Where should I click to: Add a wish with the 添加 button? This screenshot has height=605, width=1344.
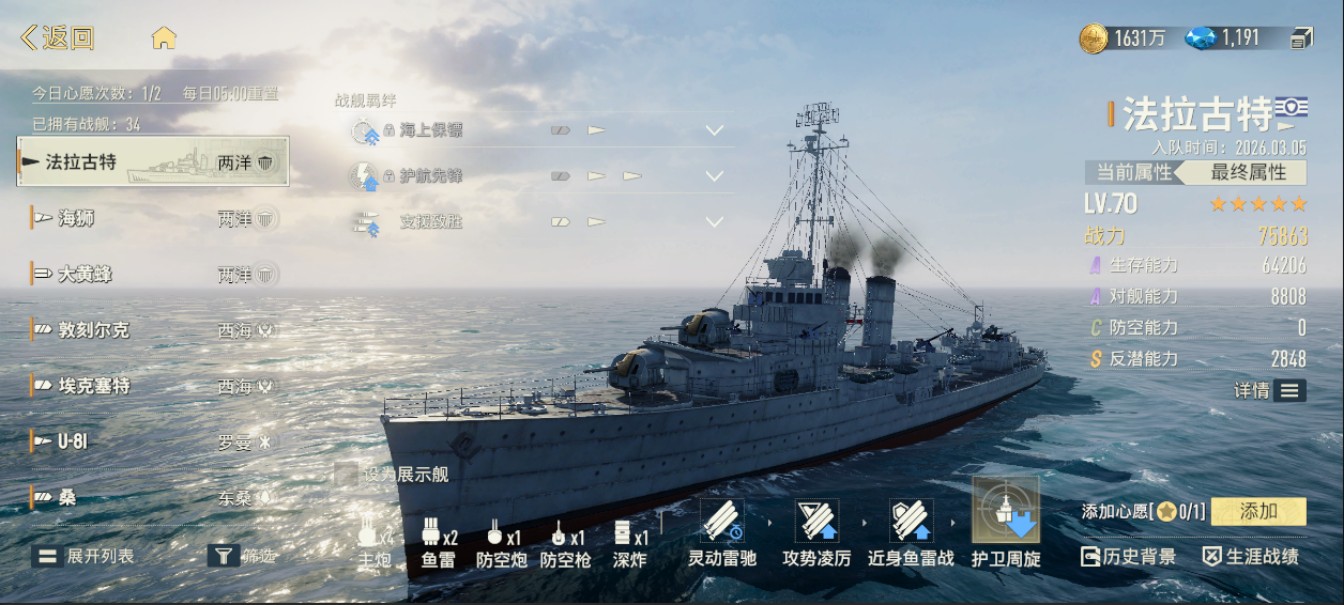(x=1258, y=512)
